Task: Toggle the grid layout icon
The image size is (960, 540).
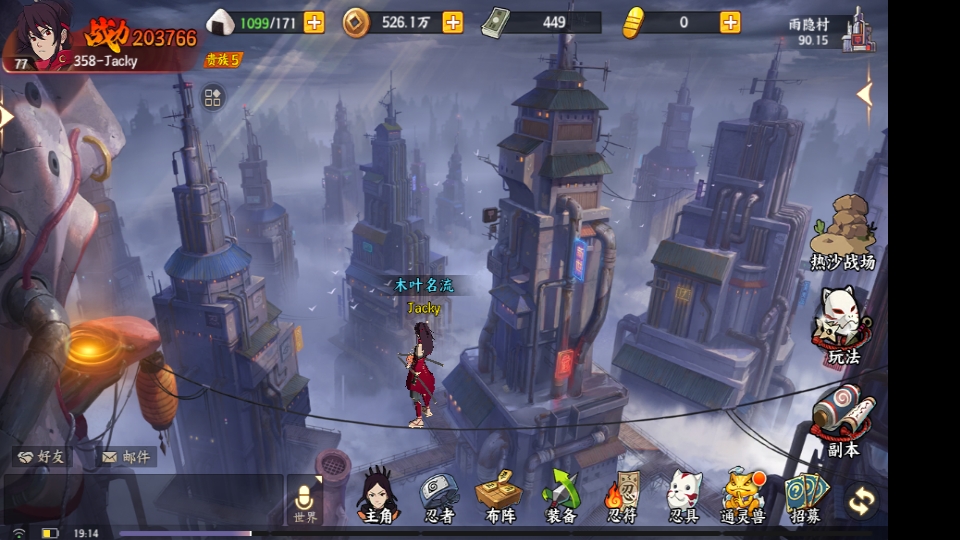Action: (213, 97)
